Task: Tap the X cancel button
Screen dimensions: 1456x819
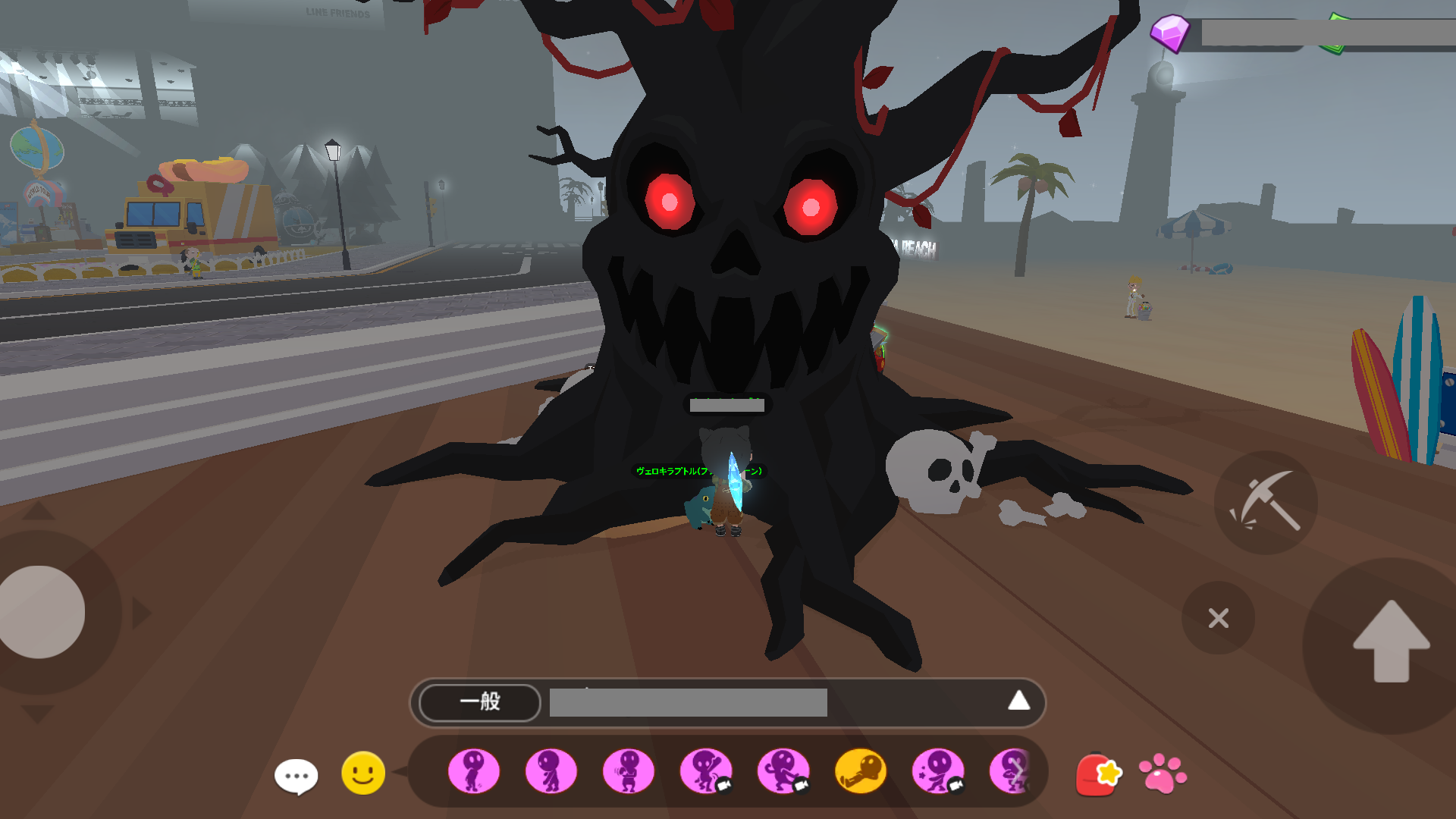Action: [1218, 618]
